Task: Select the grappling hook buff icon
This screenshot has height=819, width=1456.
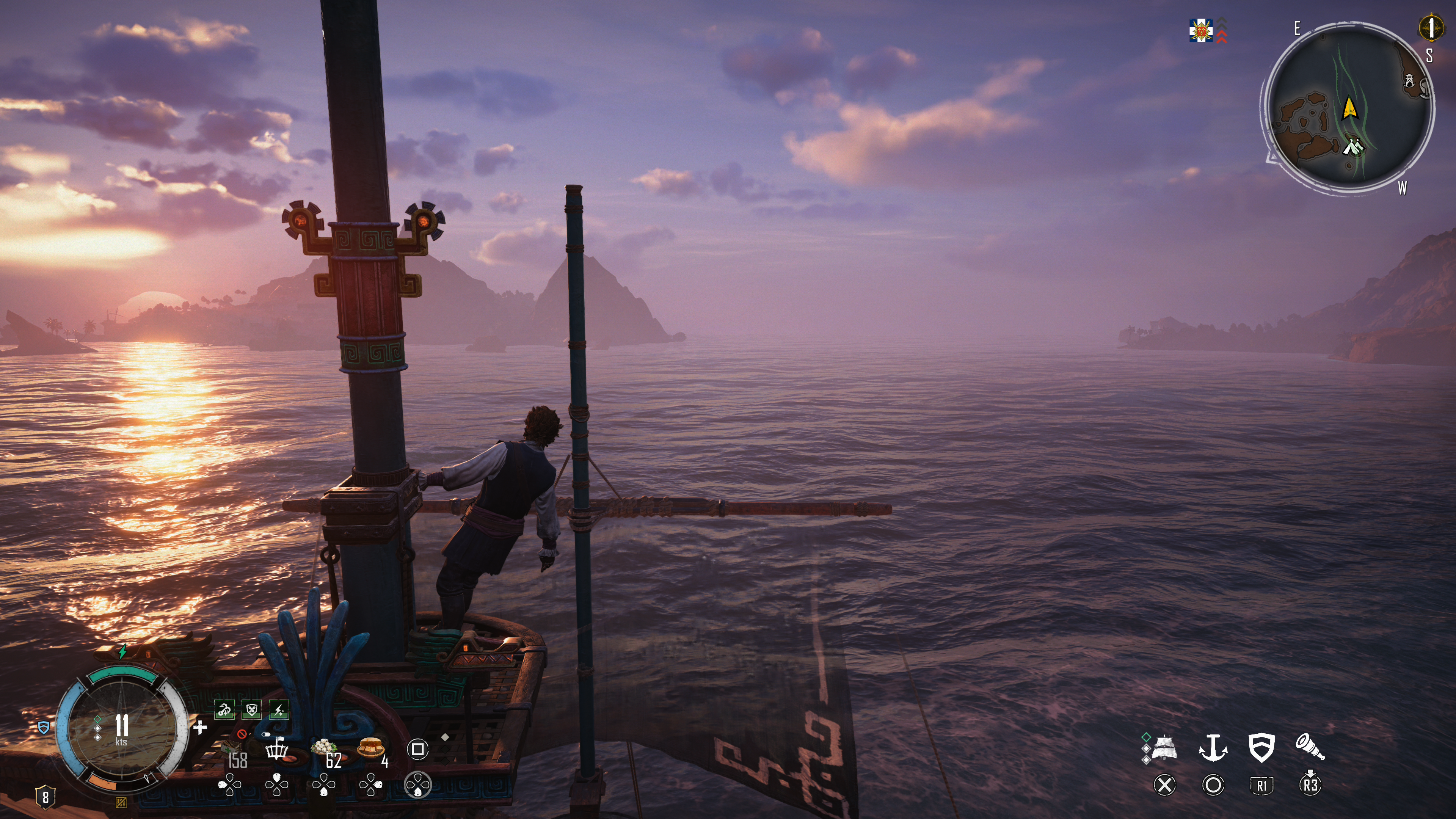Action: (x=224, y=710)
